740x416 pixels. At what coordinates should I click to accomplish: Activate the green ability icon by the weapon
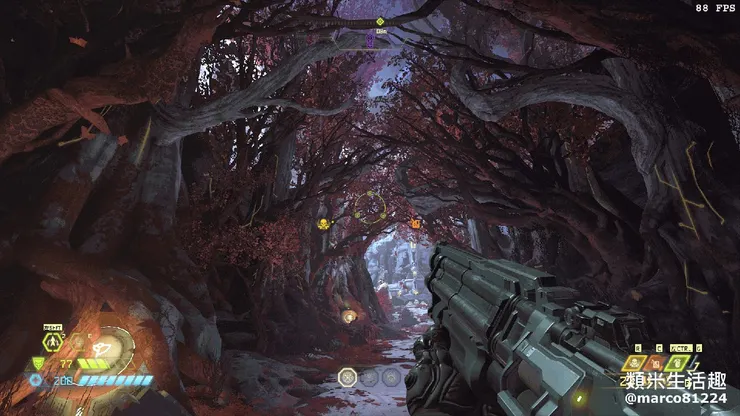pyautogui.click(x=680, y=363)
